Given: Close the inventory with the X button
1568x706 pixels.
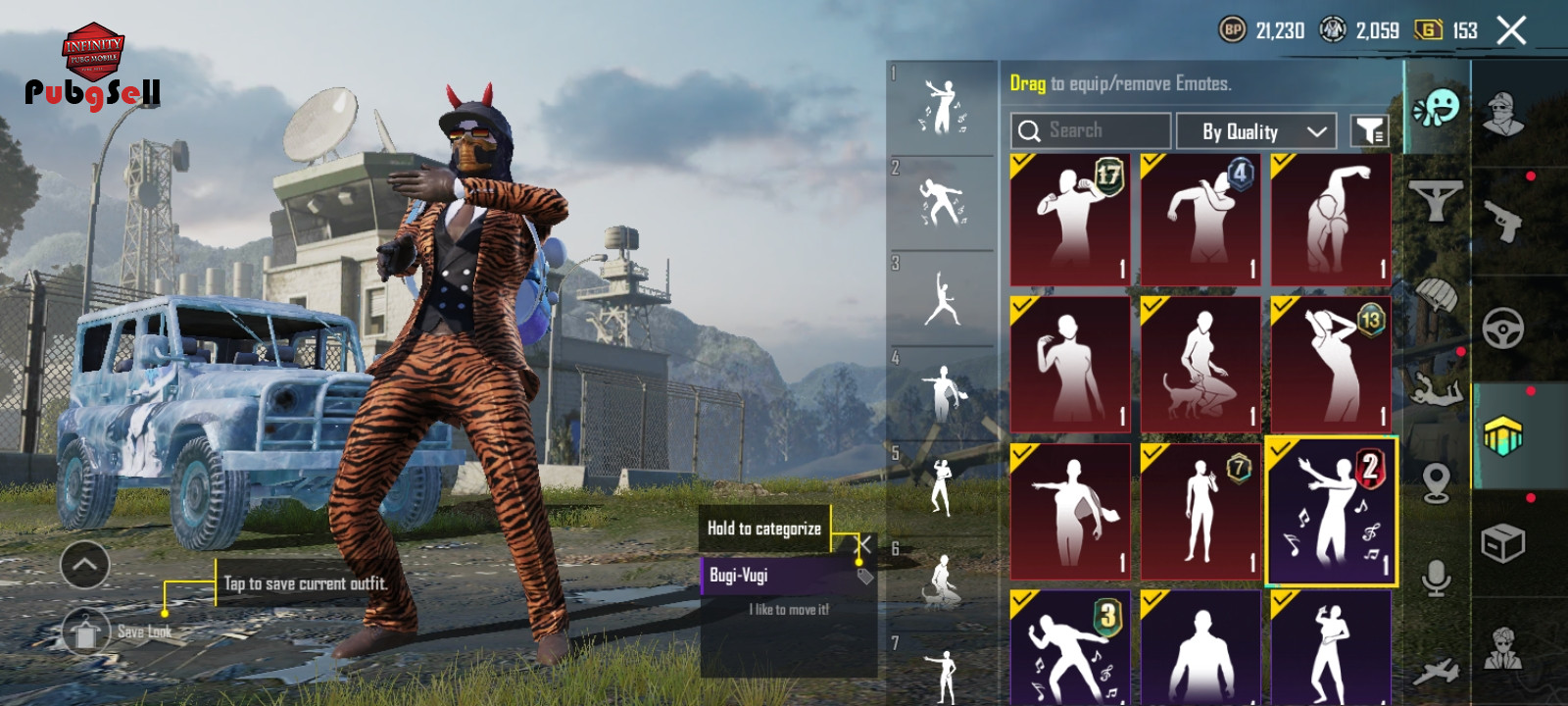Looking at the screenshot, I should pos(1511,31).
